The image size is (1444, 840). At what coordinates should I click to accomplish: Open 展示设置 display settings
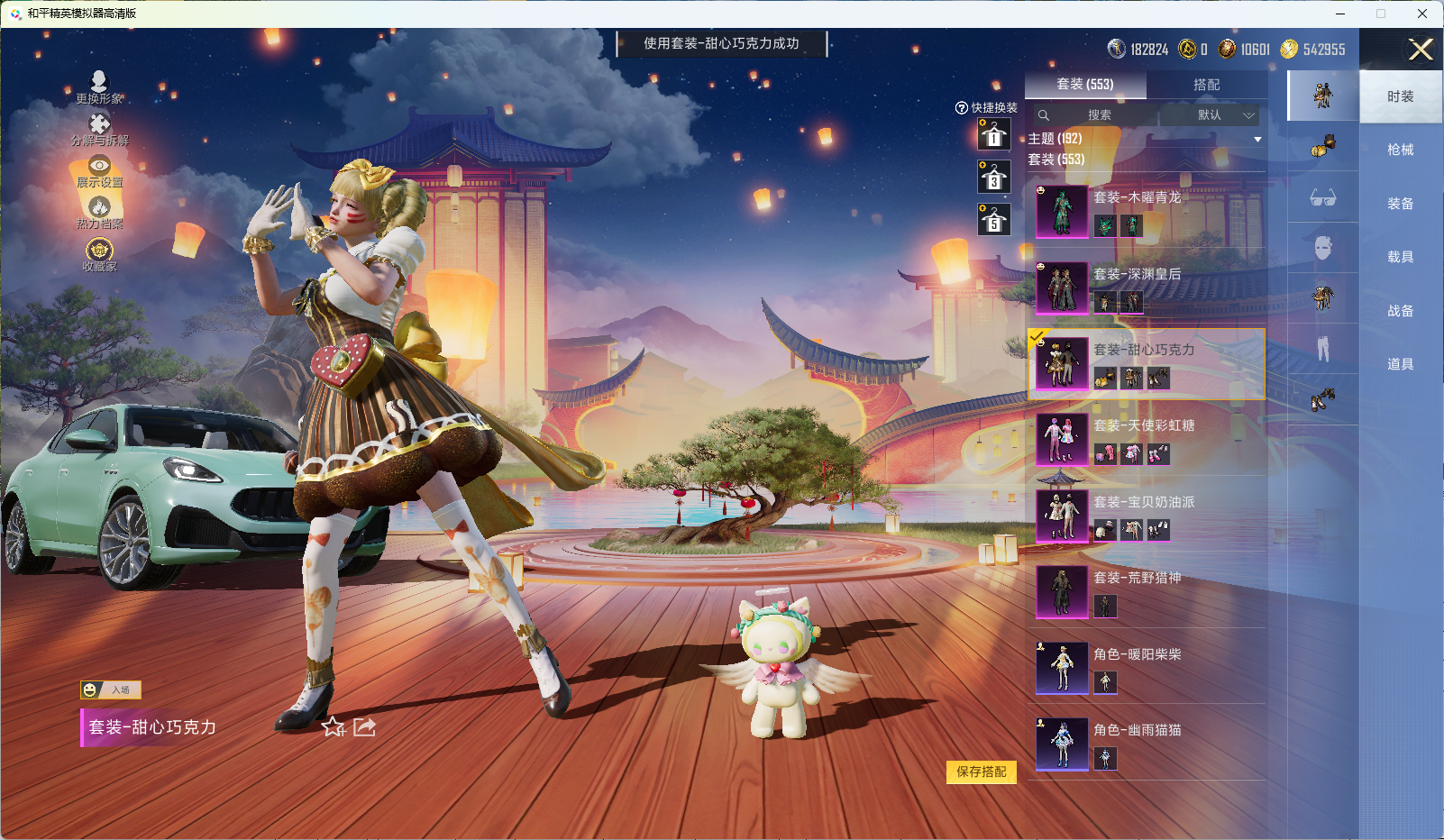(99, 171)
